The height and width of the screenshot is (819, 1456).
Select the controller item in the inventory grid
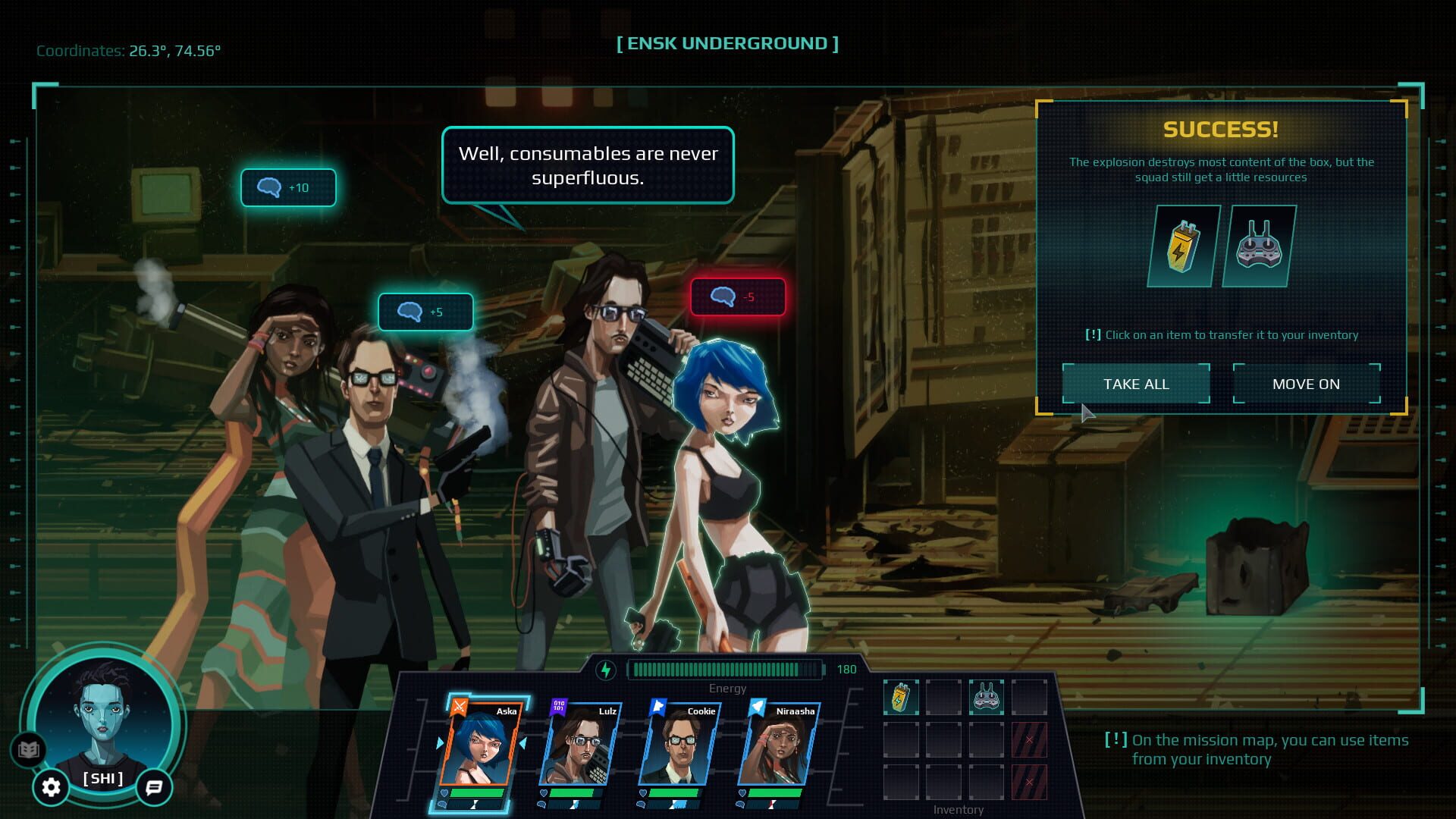pos(987,697)
